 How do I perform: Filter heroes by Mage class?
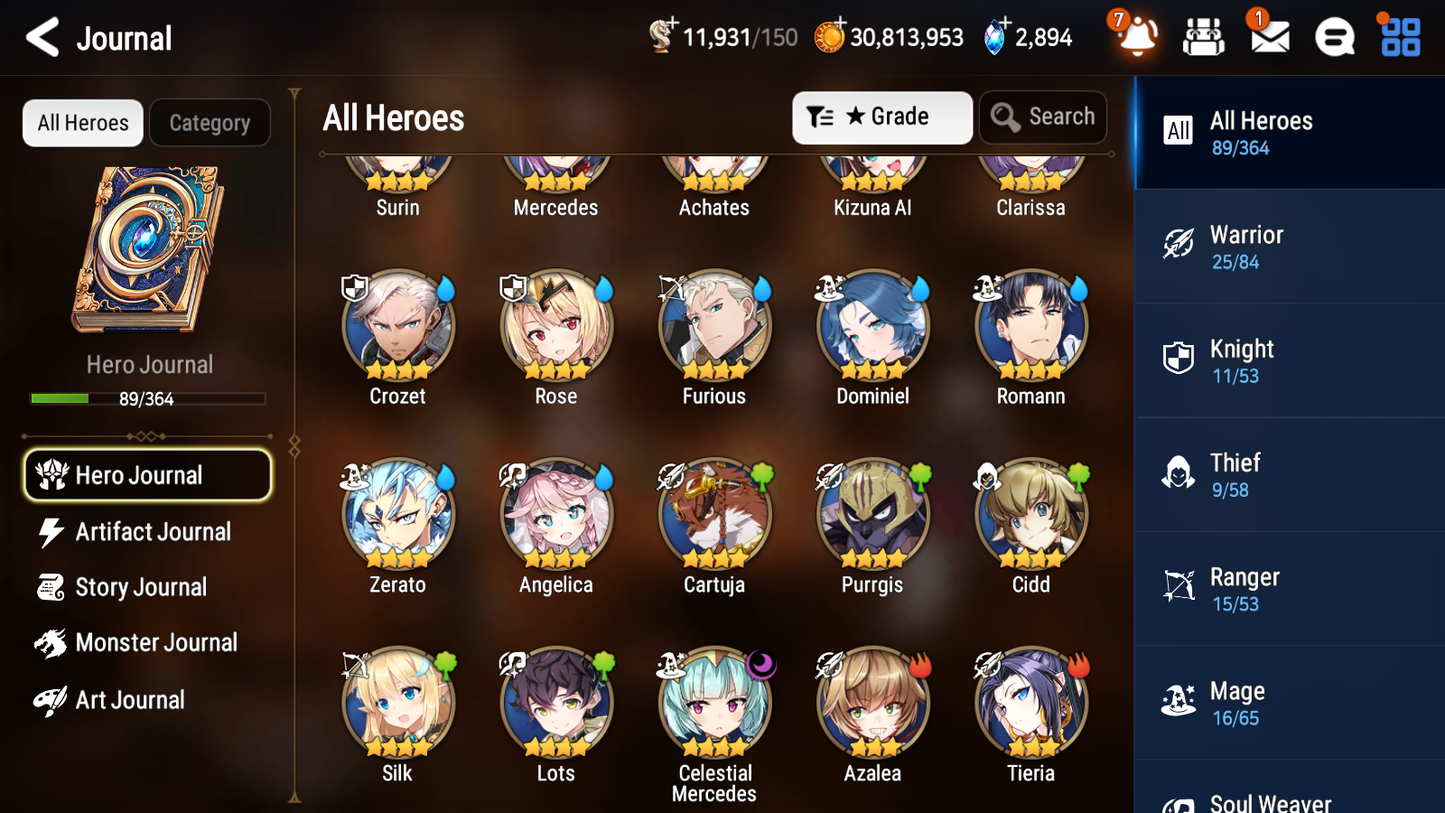coord(1289,702)
